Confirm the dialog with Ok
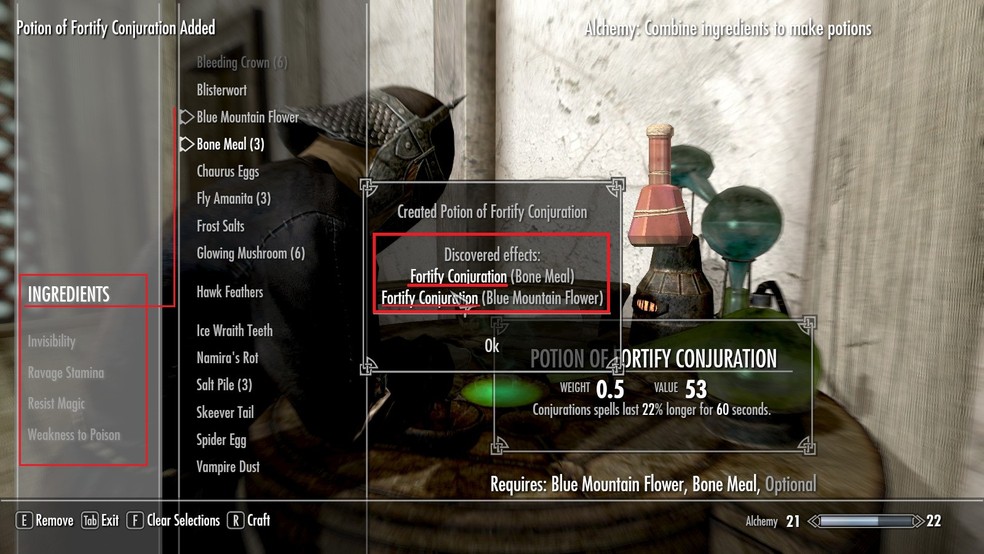The image size is (984, 554). tap(491, 346)
